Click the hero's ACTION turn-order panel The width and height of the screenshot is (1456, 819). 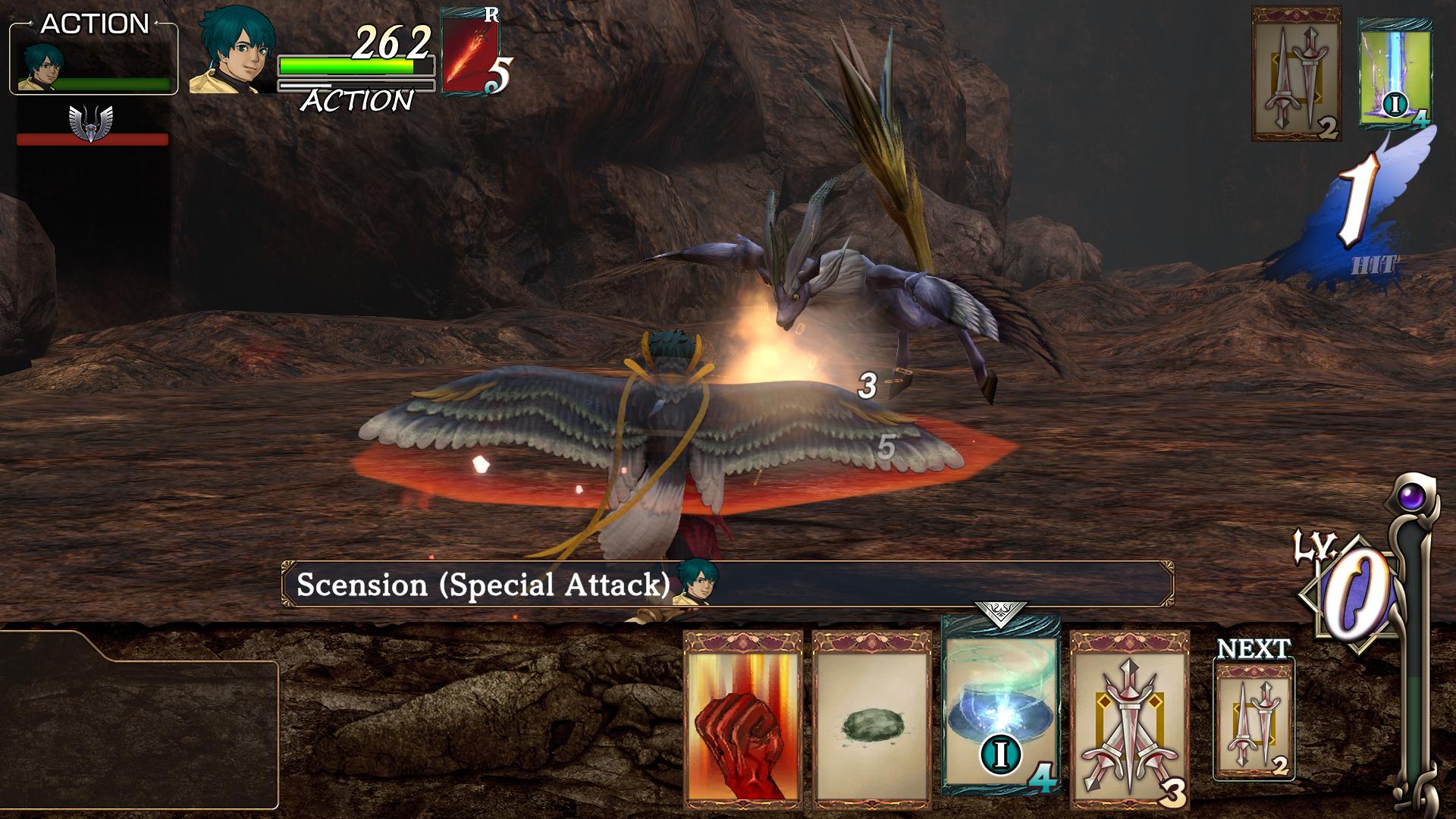(93, 58)
